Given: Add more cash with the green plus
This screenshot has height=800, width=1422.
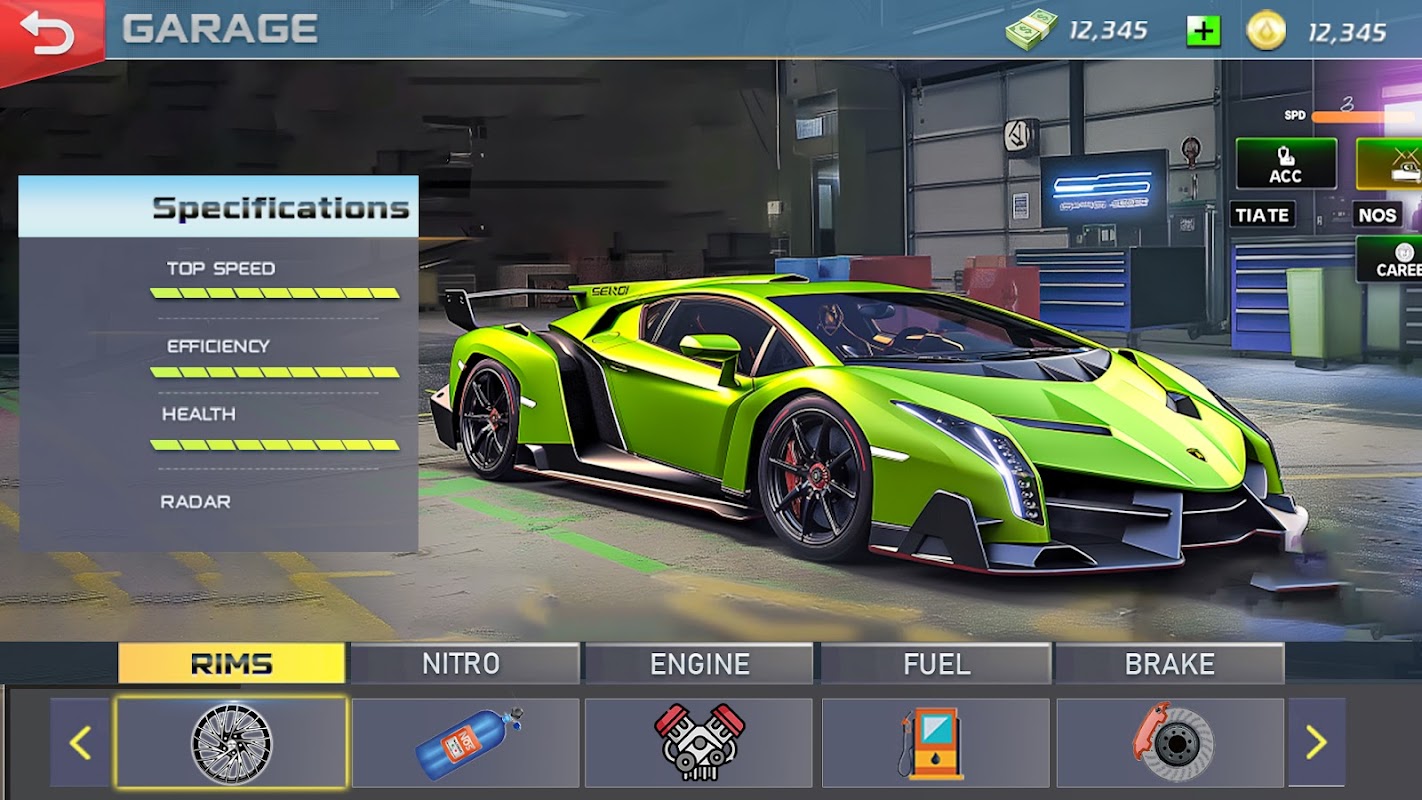Looking at the screenshot, I should coord(1203,31).
